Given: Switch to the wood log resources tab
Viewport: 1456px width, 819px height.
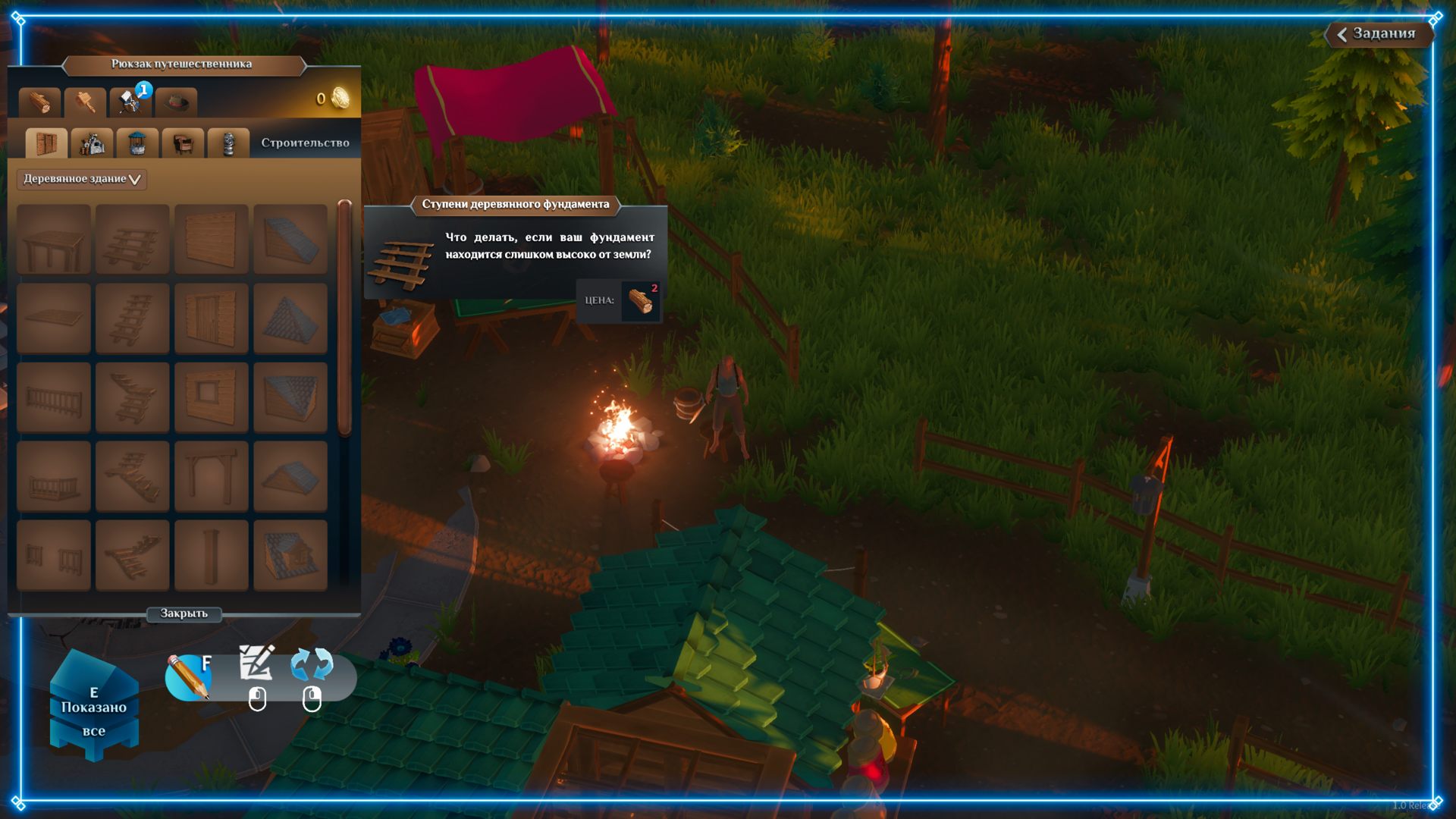Looking at the screenshot, I should 39,102.
